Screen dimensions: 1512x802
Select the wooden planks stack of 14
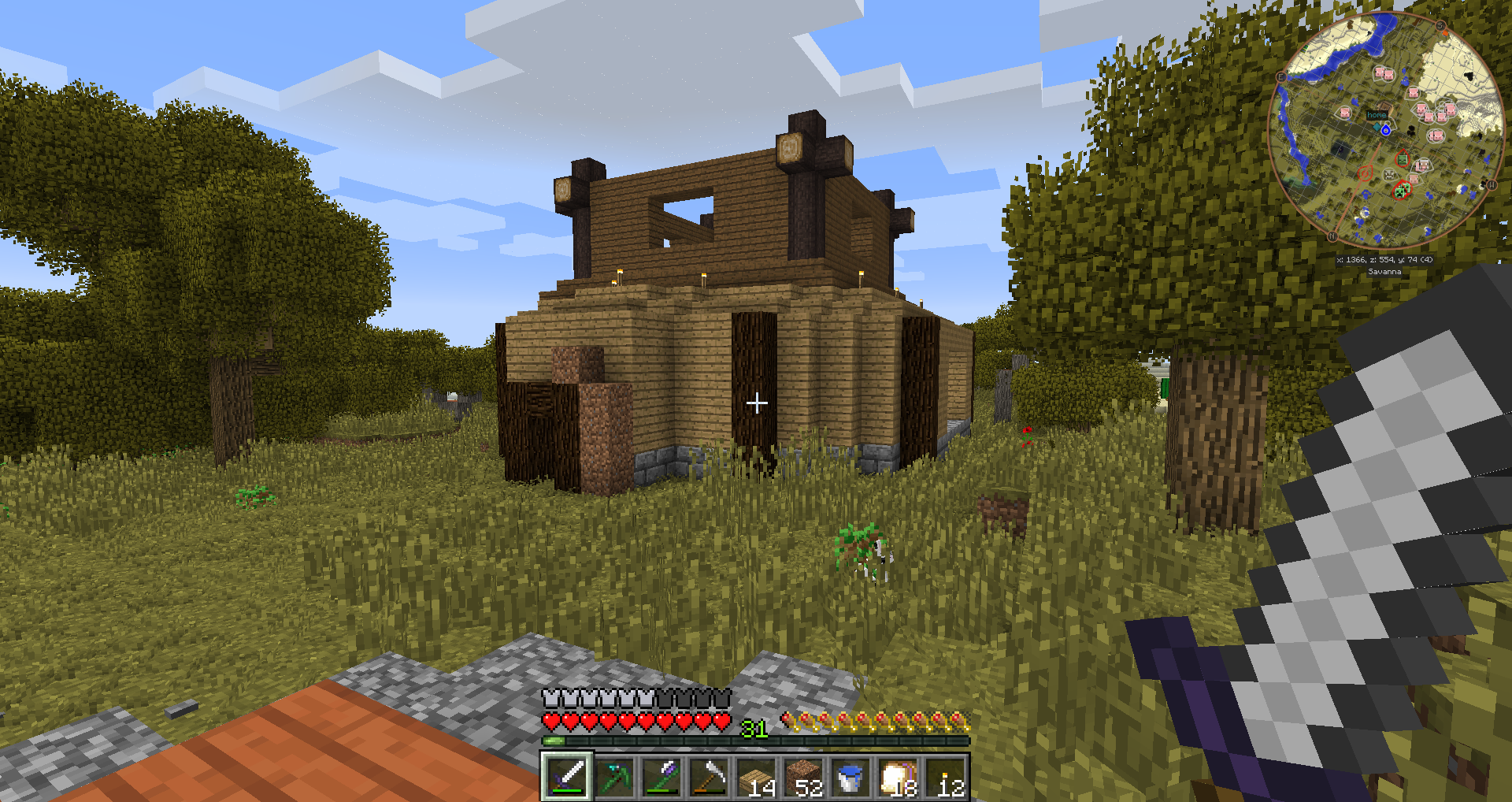tap(757, 777)
